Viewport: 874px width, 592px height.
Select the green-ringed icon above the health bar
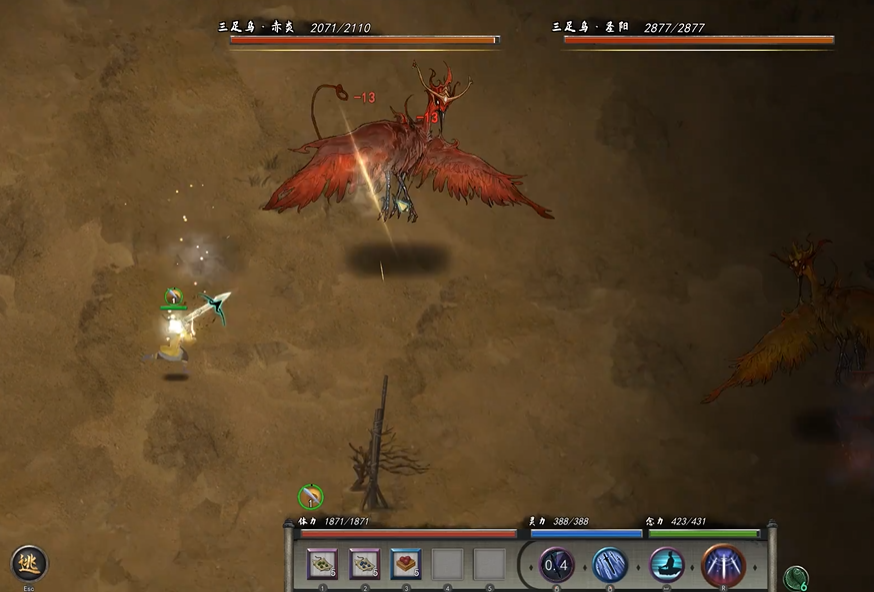coord(311,495)
